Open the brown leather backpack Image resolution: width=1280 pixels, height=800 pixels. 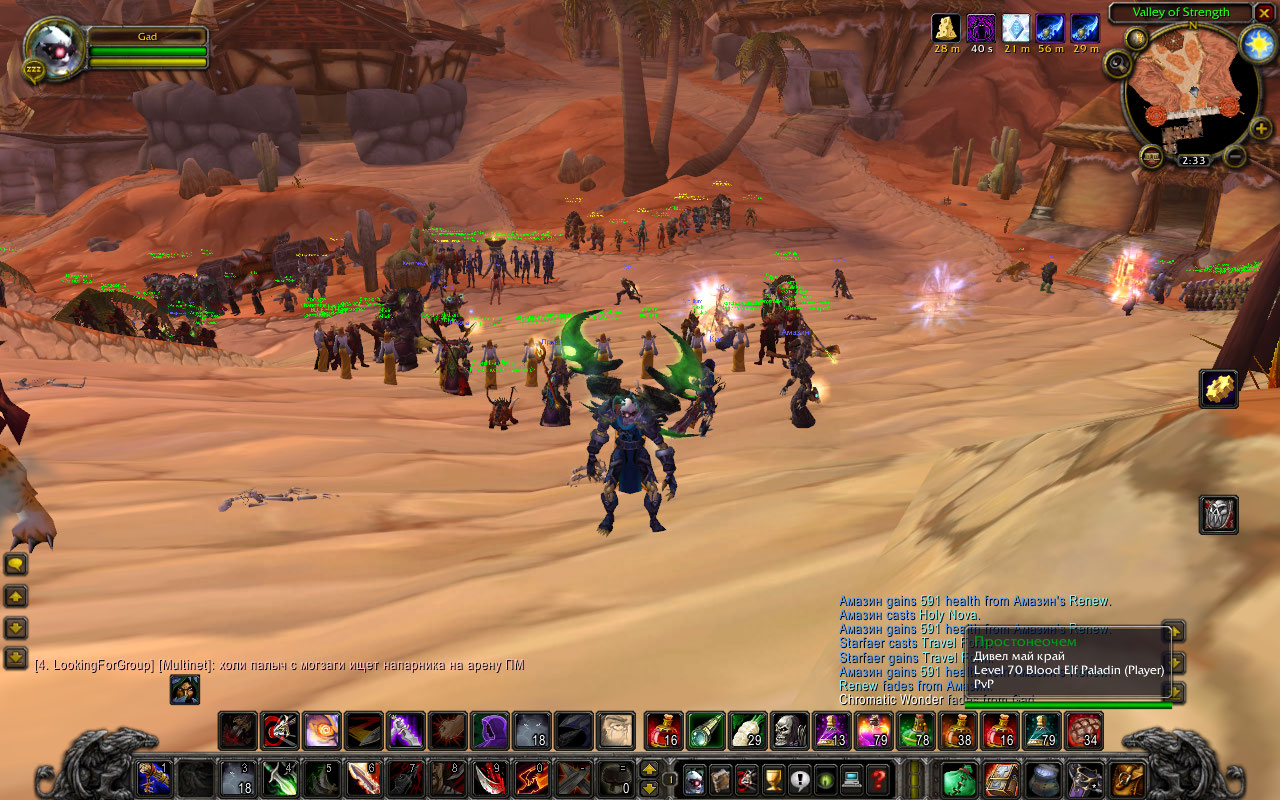click(x=1129, y=779)
